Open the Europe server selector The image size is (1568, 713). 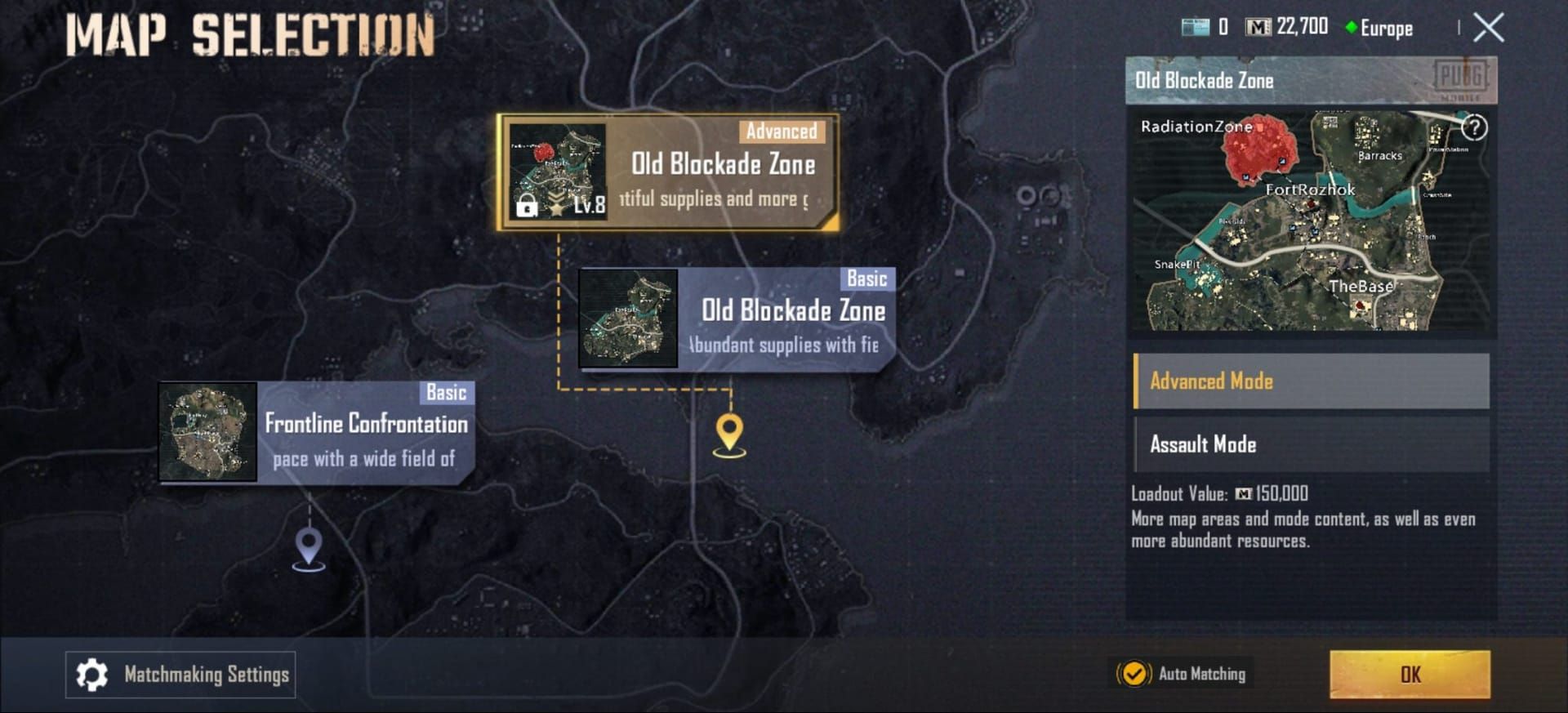point(1379,29)
